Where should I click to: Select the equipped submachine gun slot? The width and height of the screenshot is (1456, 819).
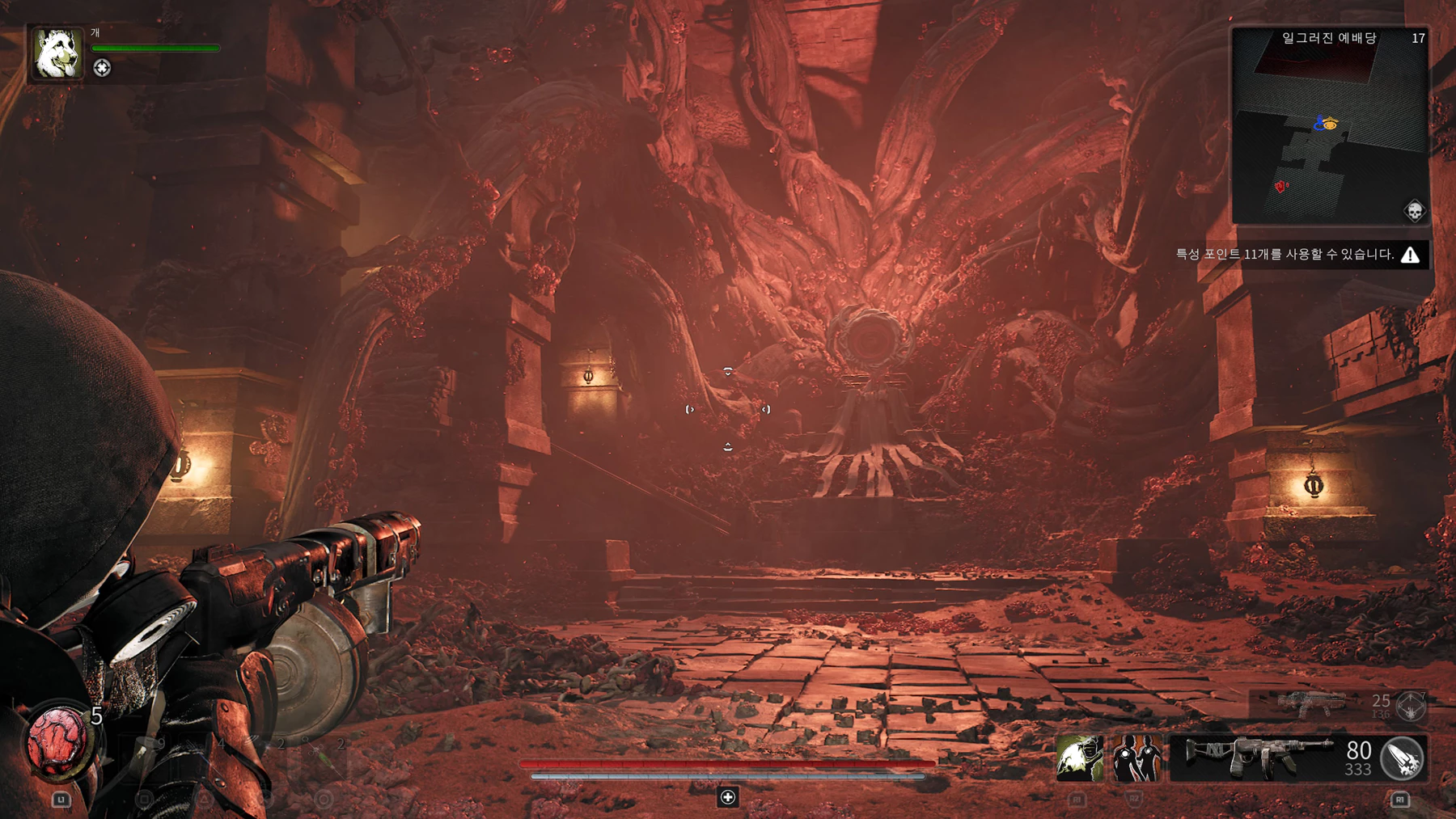click(1258, 758)
